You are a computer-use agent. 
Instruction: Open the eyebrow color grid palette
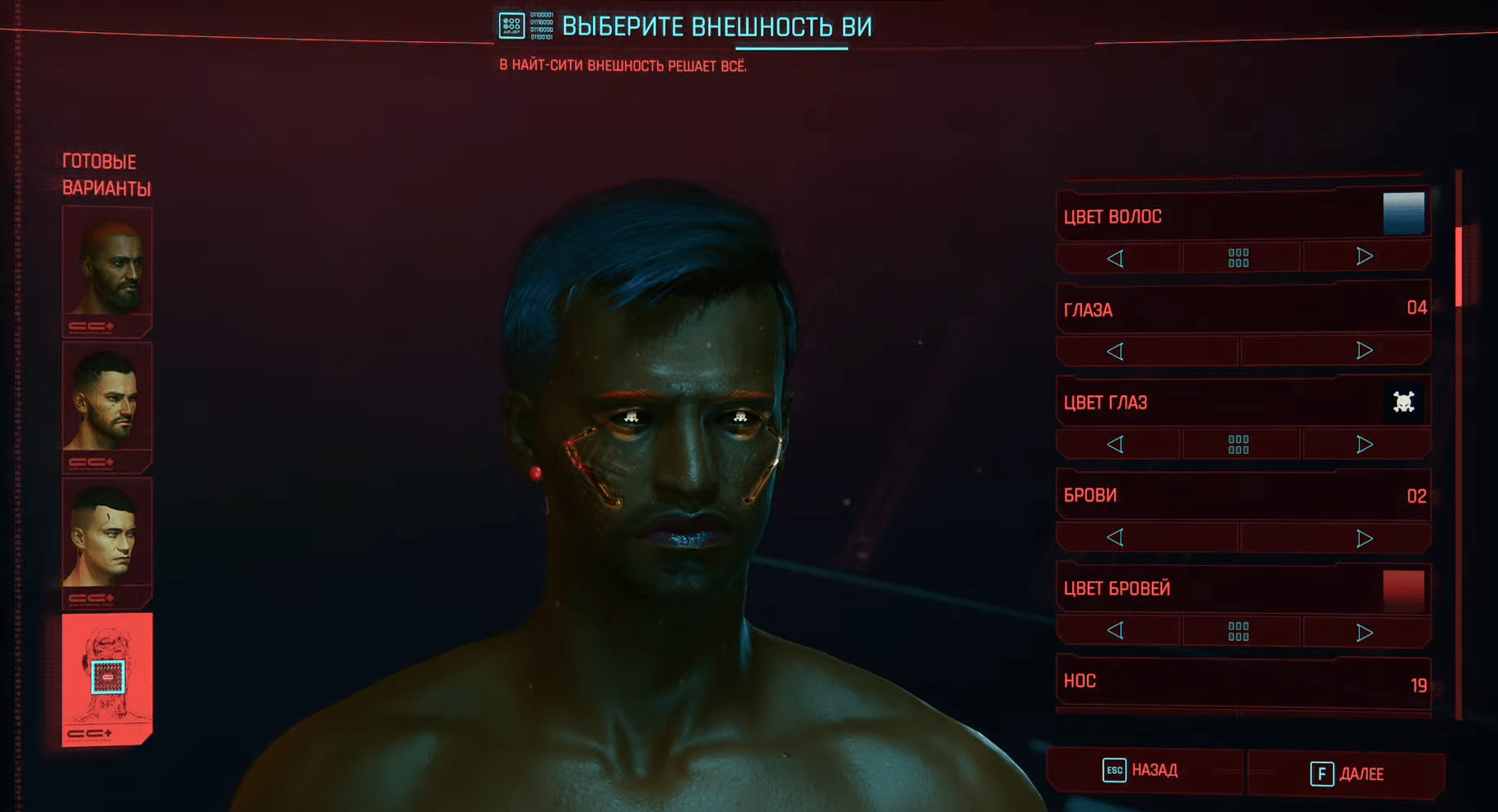1239,632
